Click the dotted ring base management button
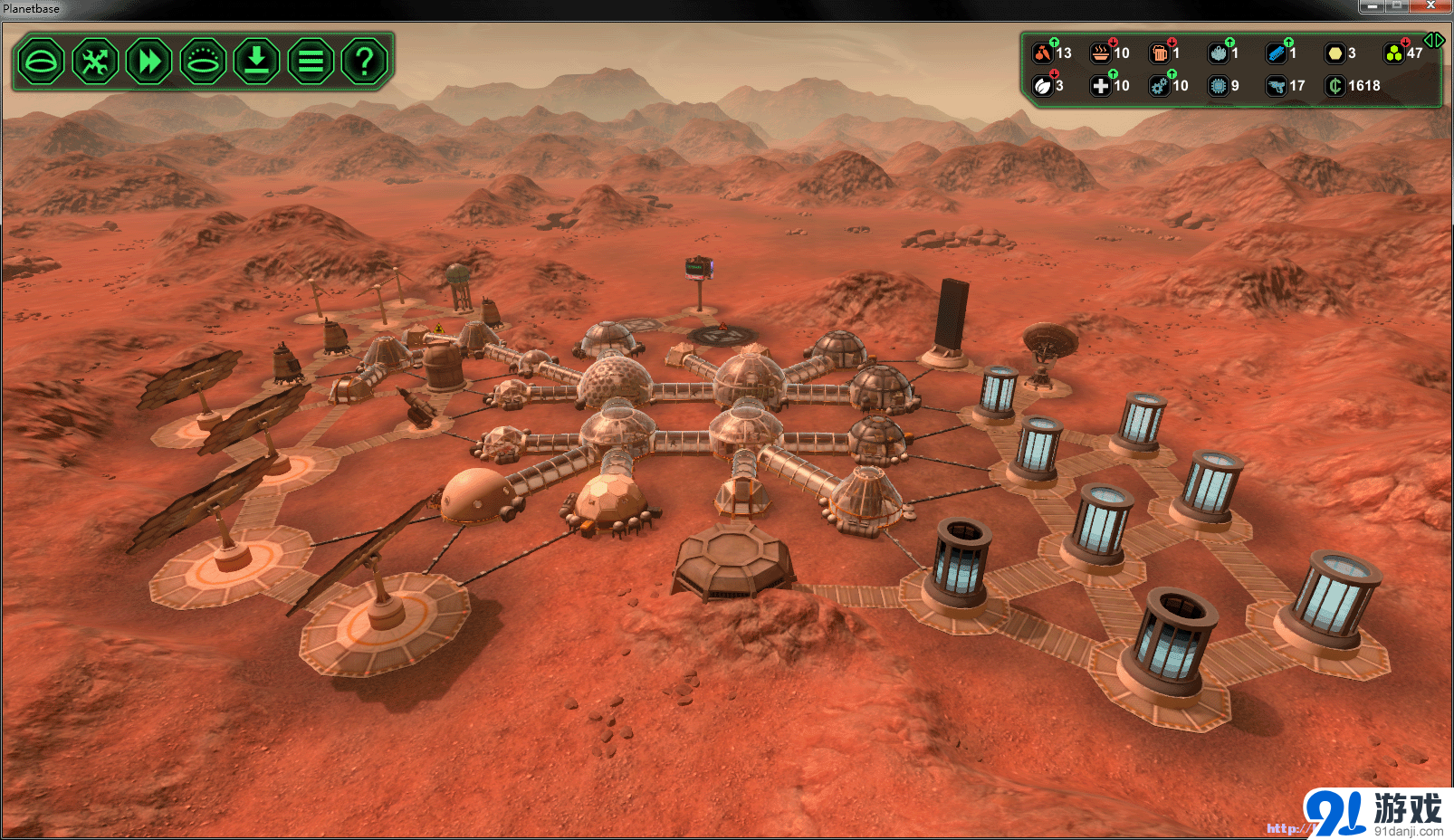This screenshot has width=1454, height=840. coord(203,62)
